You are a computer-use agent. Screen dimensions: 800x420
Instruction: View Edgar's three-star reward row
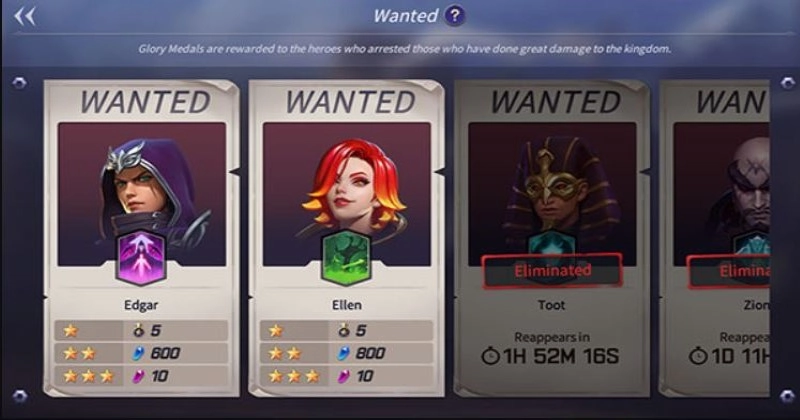[x=139, y=376]
